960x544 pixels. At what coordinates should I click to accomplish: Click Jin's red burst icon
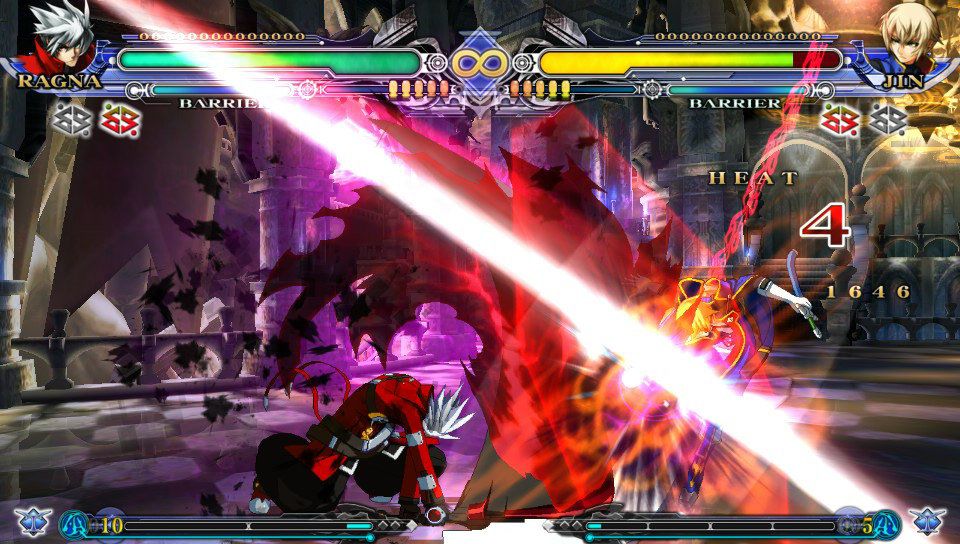[x=839, y=121]
